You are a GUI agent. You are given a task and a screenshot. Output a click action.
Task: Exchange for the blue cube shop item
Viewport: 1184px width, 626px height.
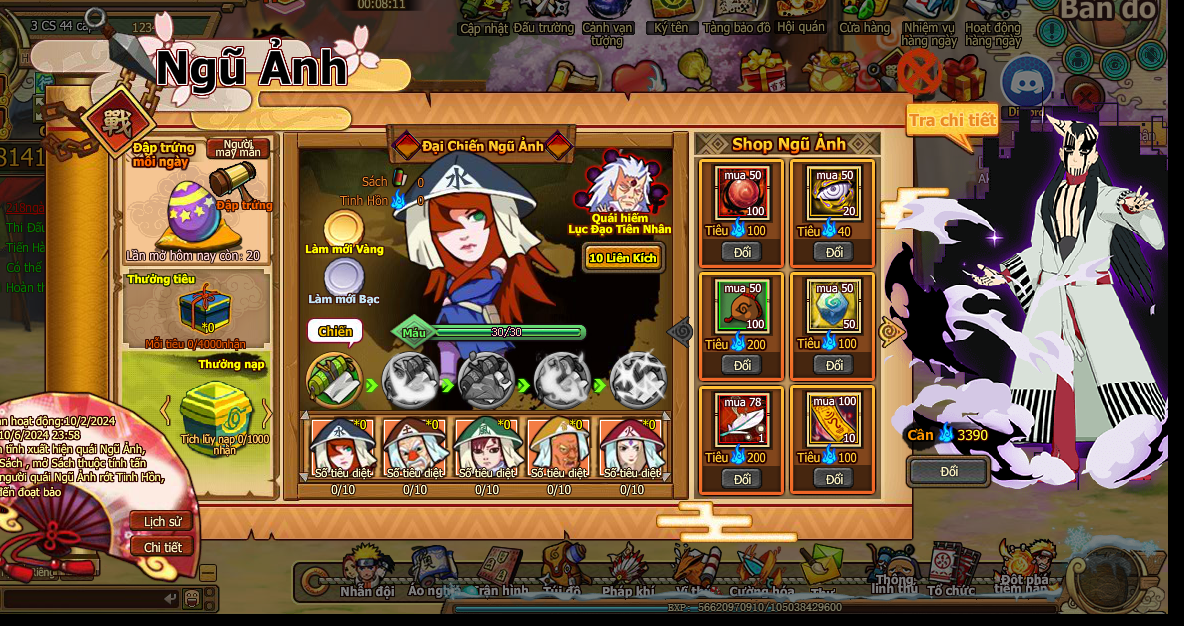coord(834,365)
